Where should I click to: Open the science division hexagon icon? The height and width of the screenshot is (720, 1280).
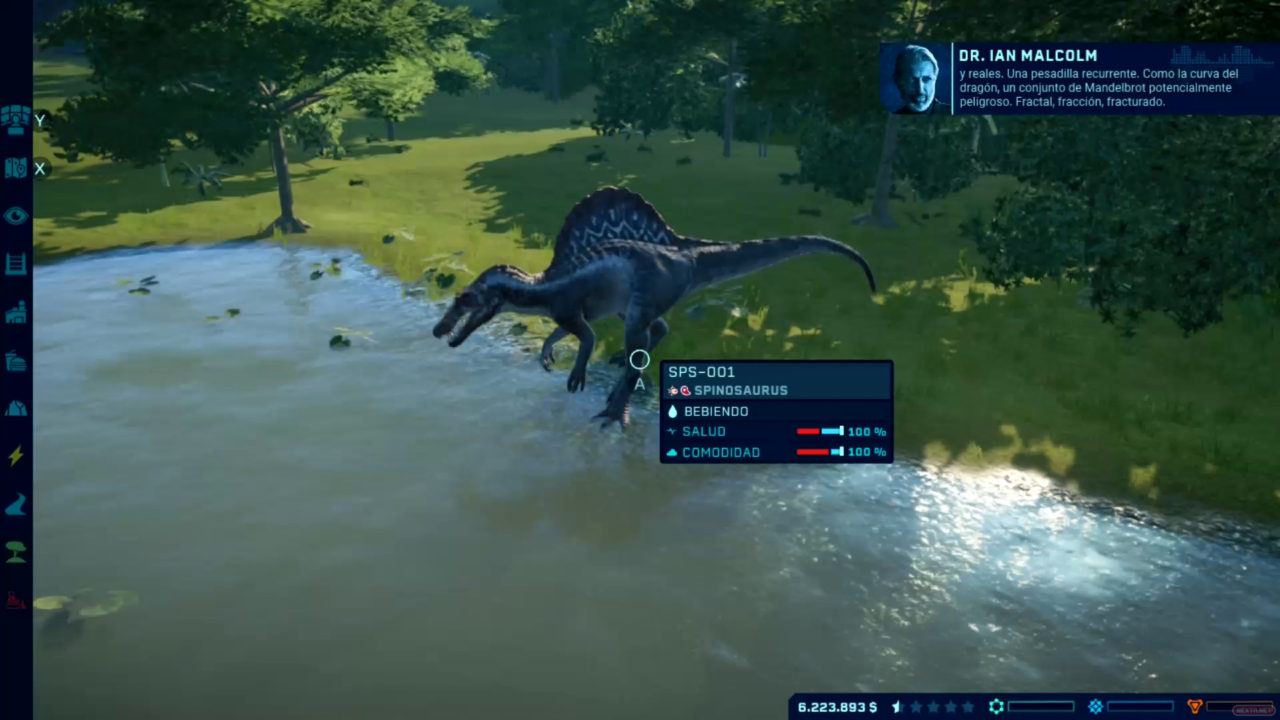click(x=996, y=707)
